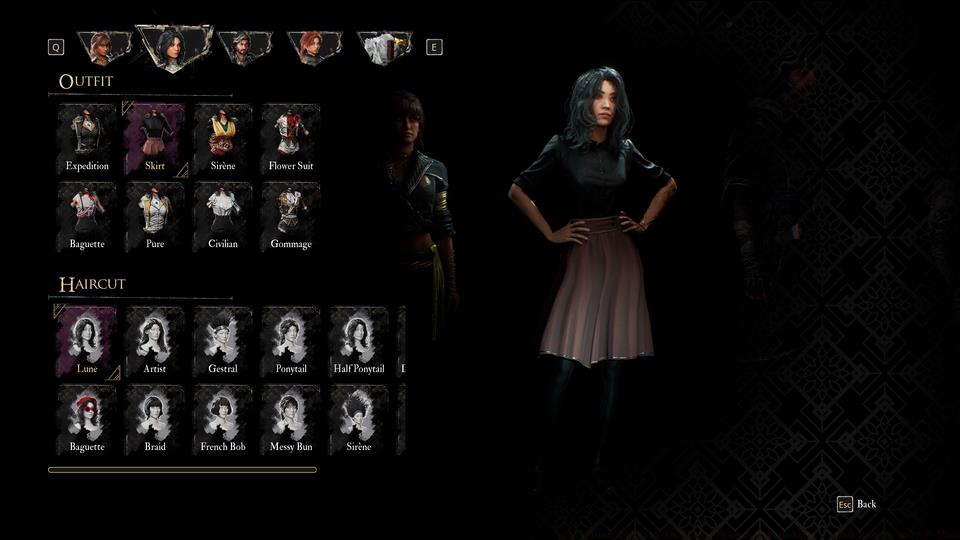Pick the Messy Bun haircut

[291, 419]
